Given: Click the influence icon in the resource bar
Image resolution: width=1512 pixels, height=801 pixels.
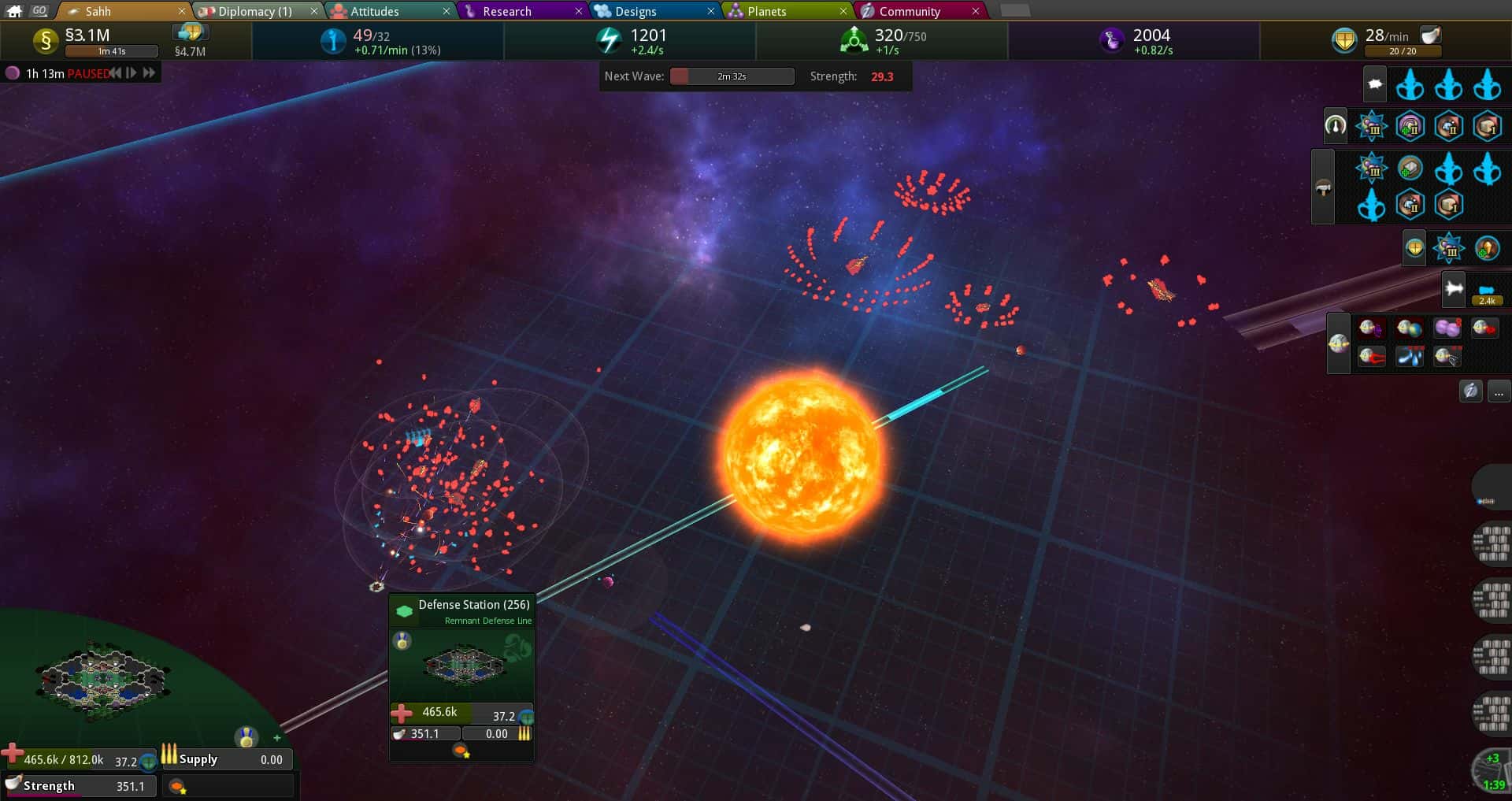Looking at the screenshot, I should point(333,40).
